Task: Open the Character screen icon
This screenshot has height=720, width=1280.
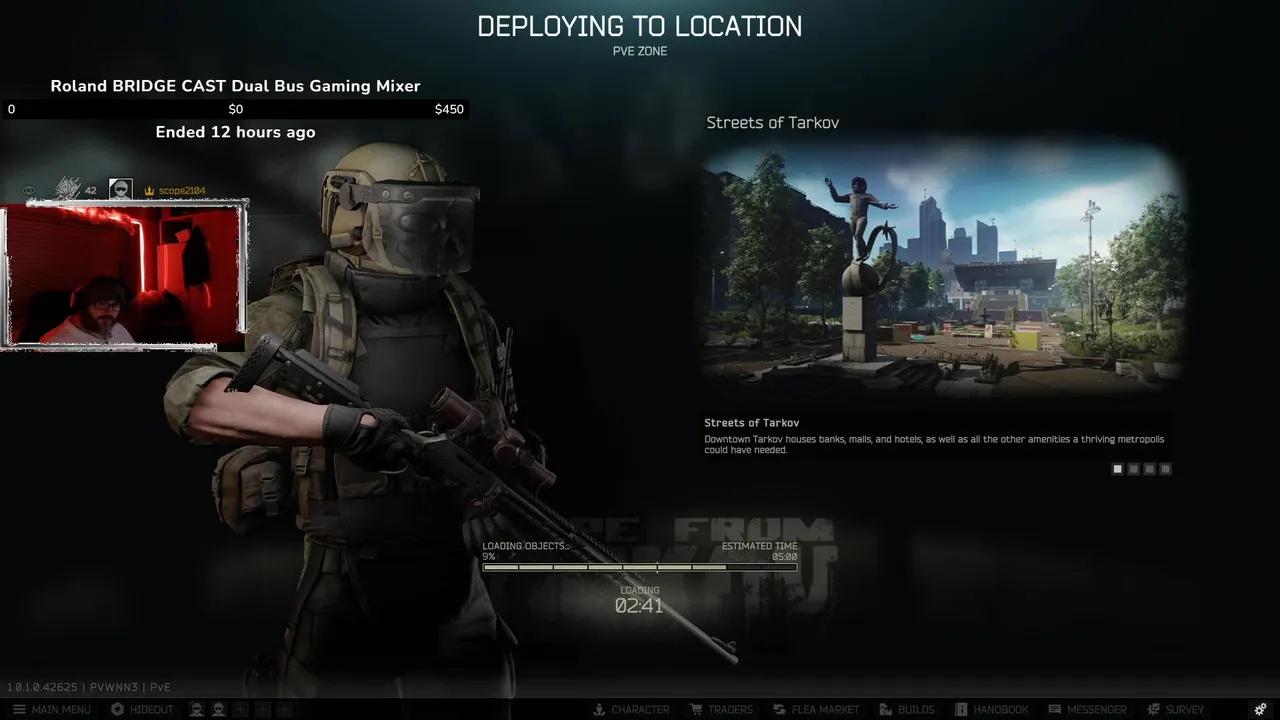Action: (x=600, y=709)
